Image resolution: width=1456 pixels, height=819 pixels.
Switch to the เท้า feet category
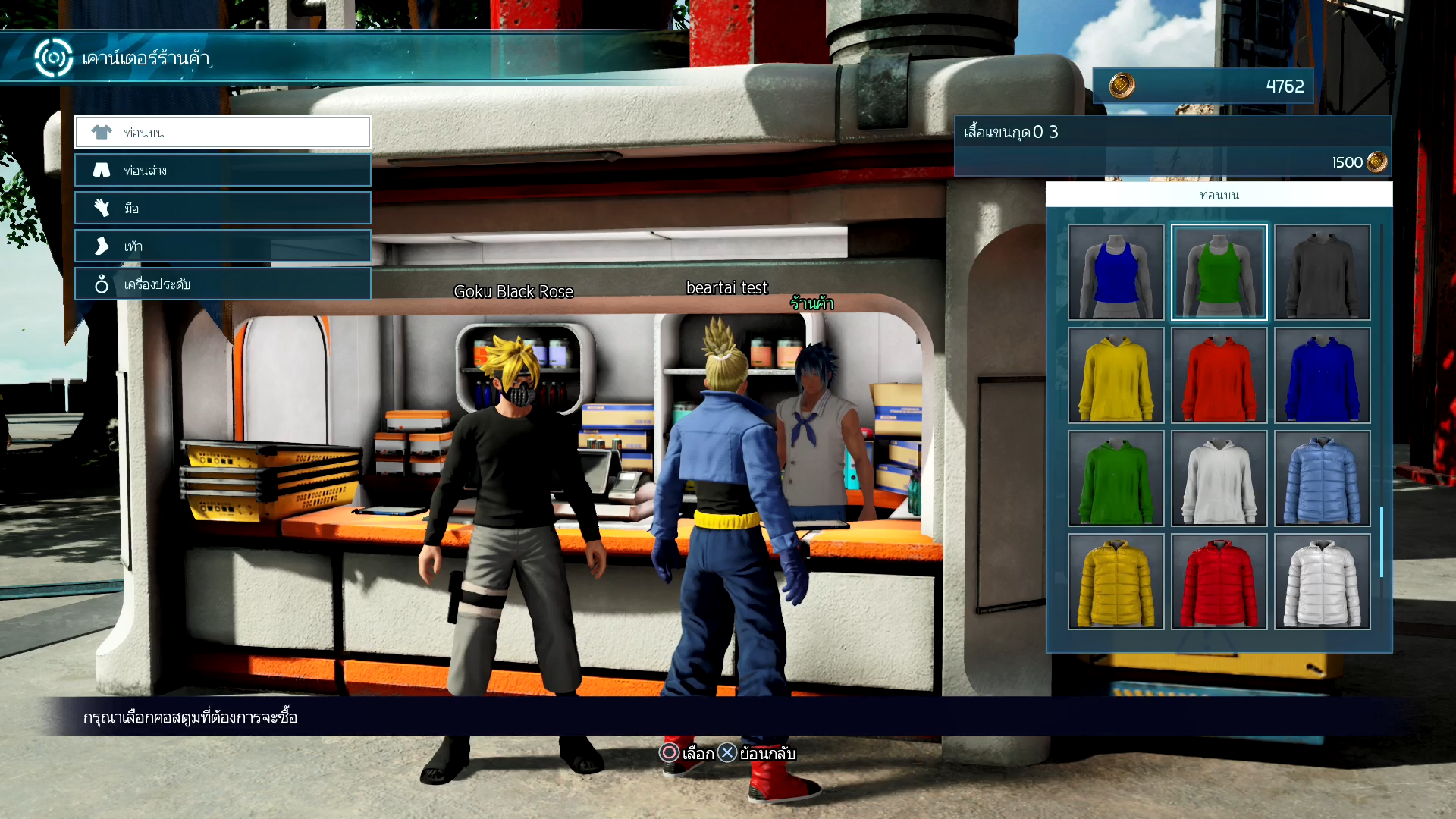click(222, 246)
